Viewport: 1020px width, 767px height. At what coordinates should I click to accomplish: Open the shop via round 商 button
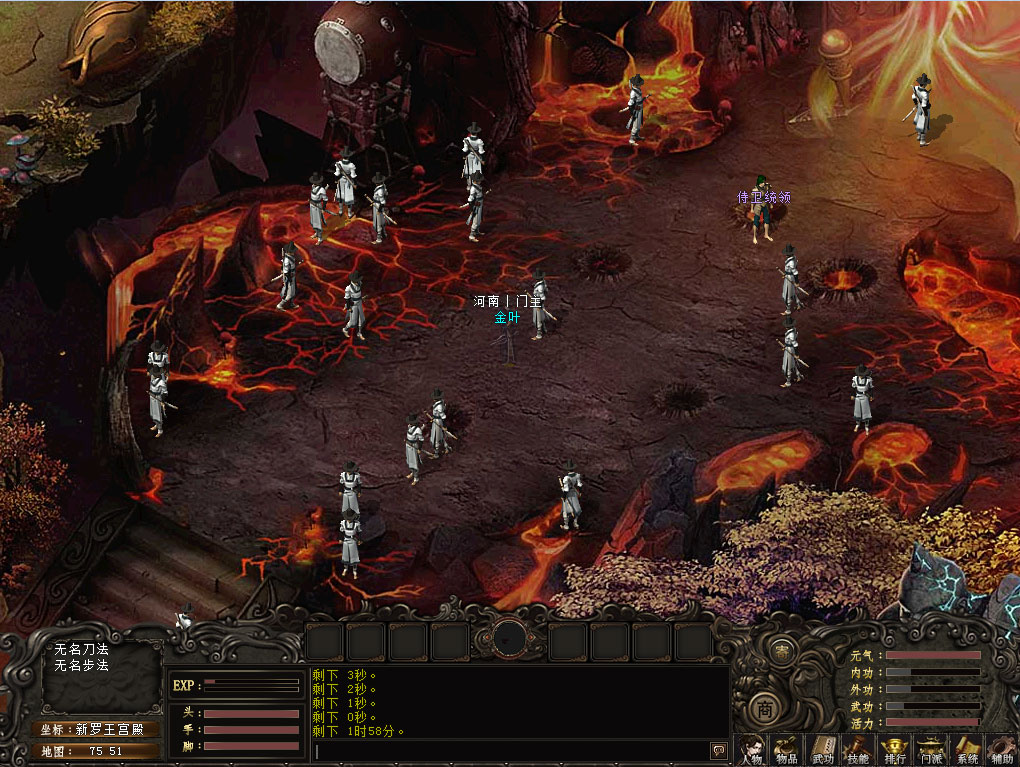click(763, 708)
